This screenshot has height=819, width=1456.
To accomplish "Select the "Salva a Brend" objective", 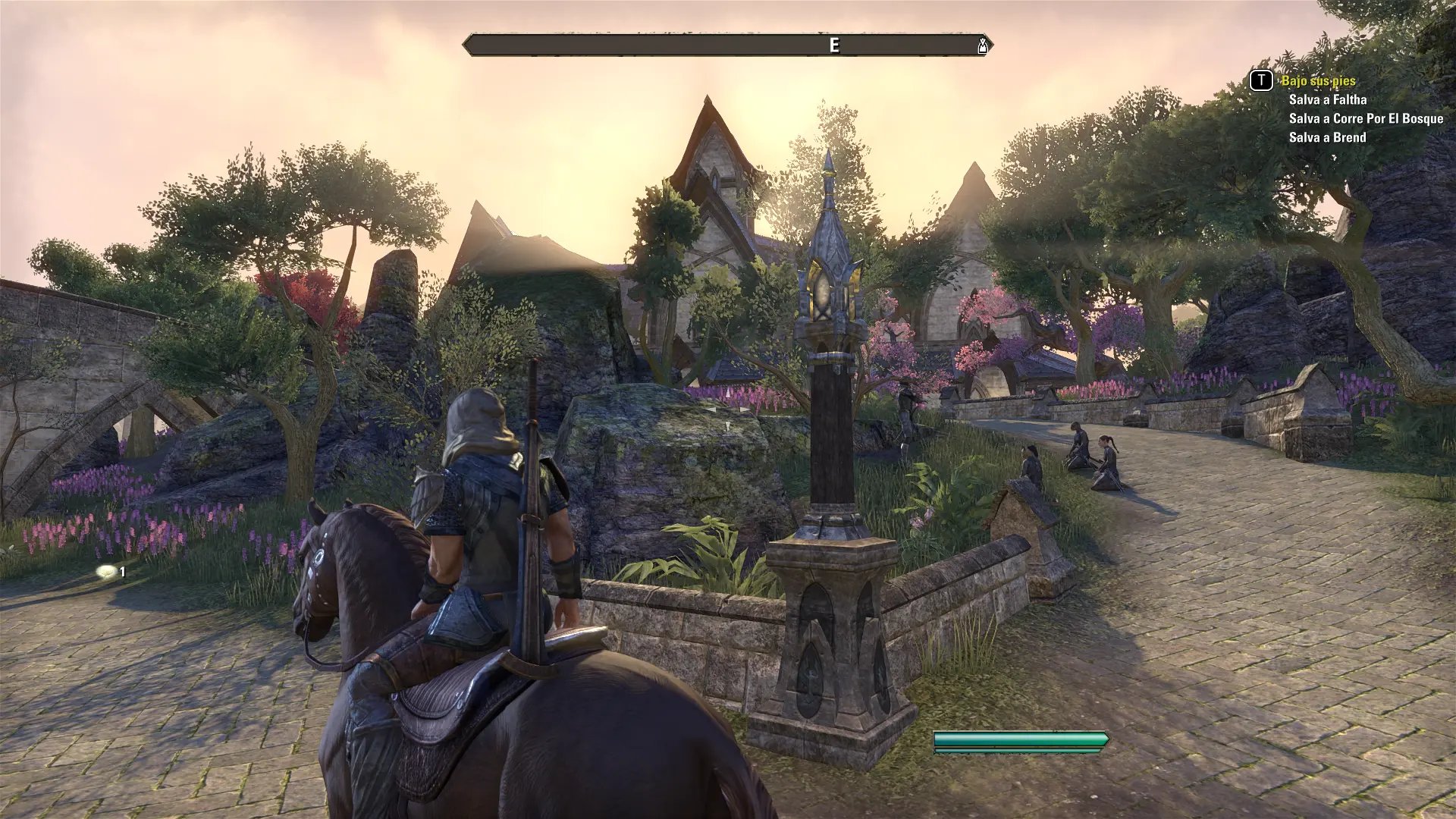I will pos(1327,137).
